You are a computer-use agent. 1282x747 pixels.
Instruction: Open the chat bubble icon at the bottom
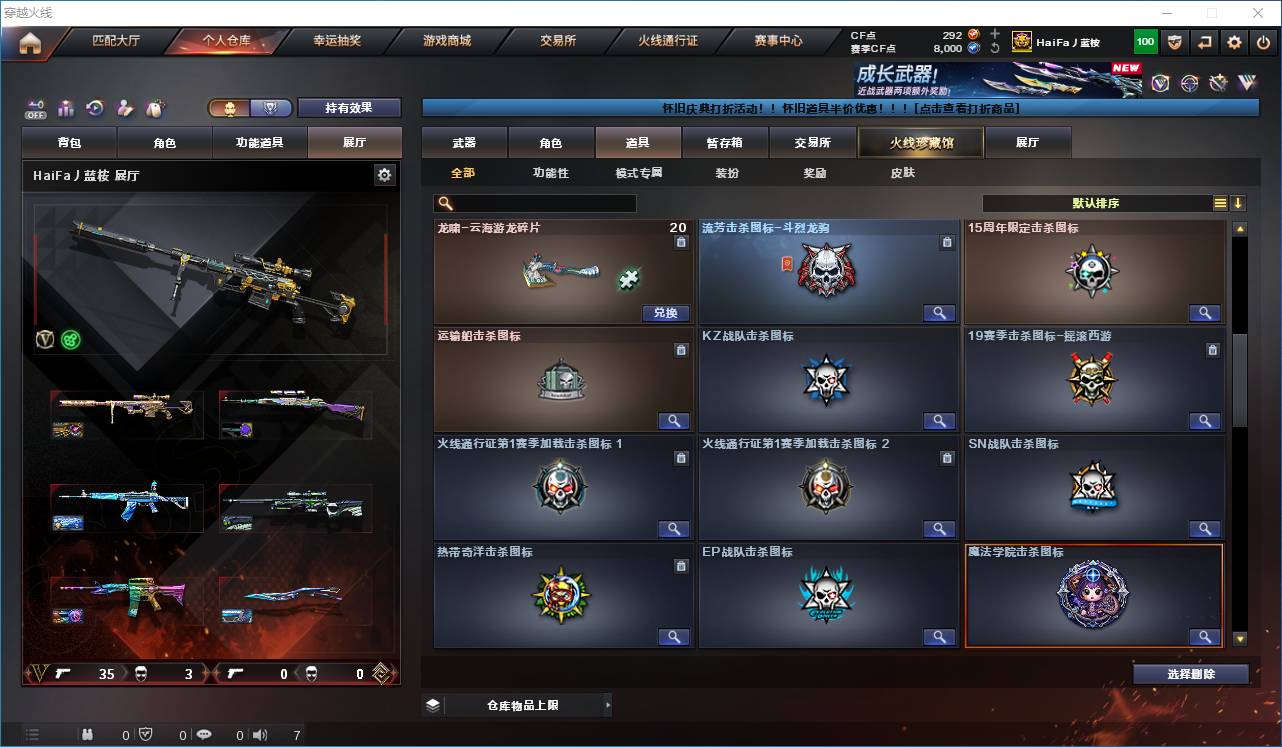(x=203, y=734)
